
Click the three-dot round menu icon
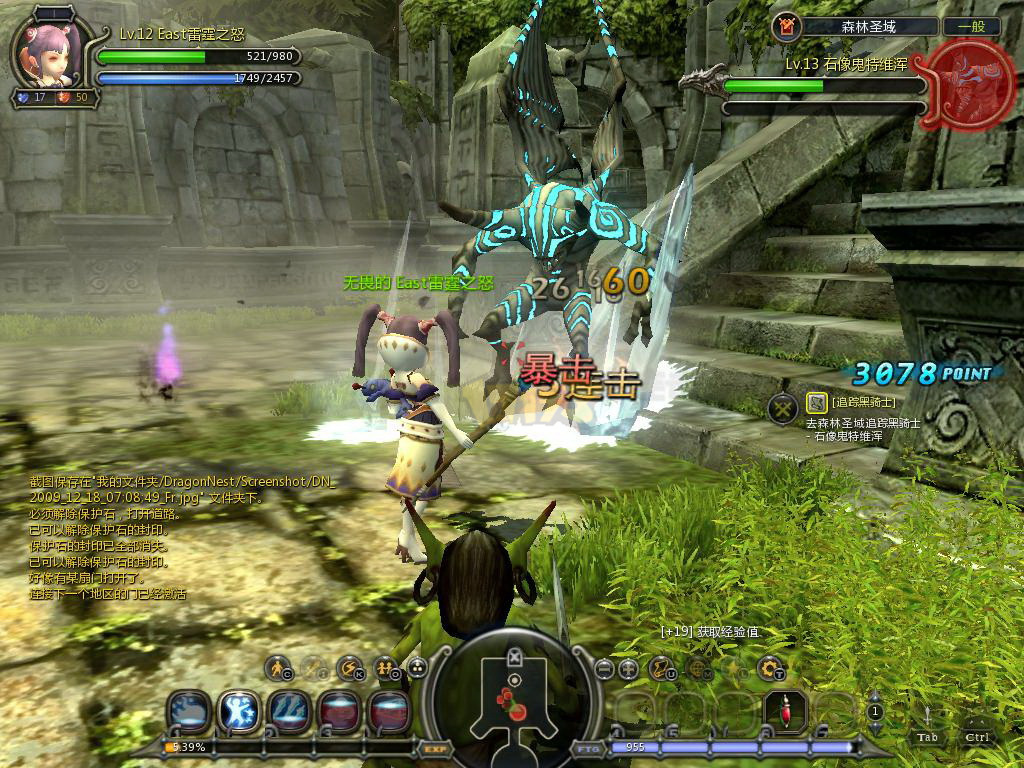click(417, 667)
